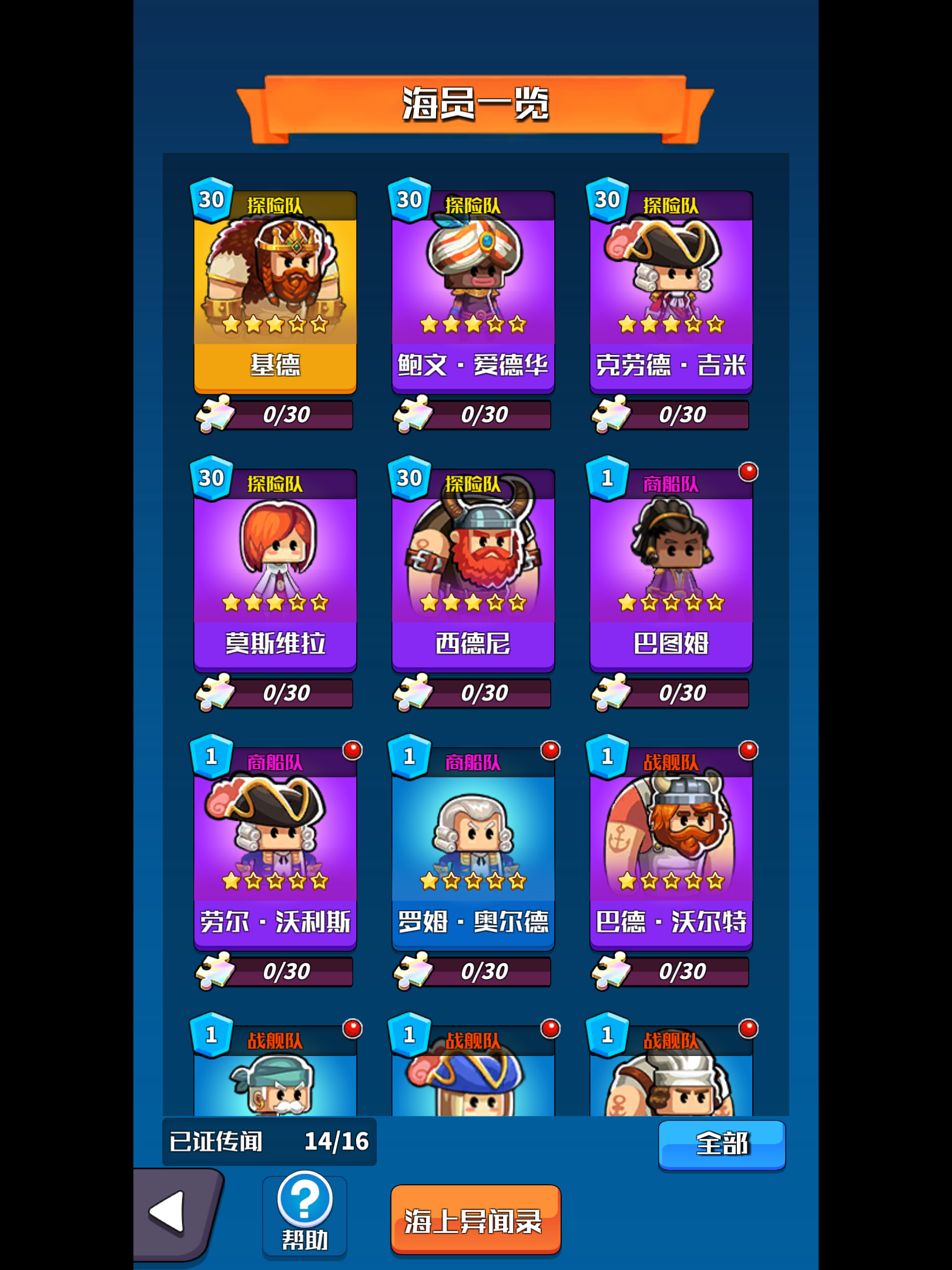Tap the level 30 badge on 基德's card

pos(212,200)
